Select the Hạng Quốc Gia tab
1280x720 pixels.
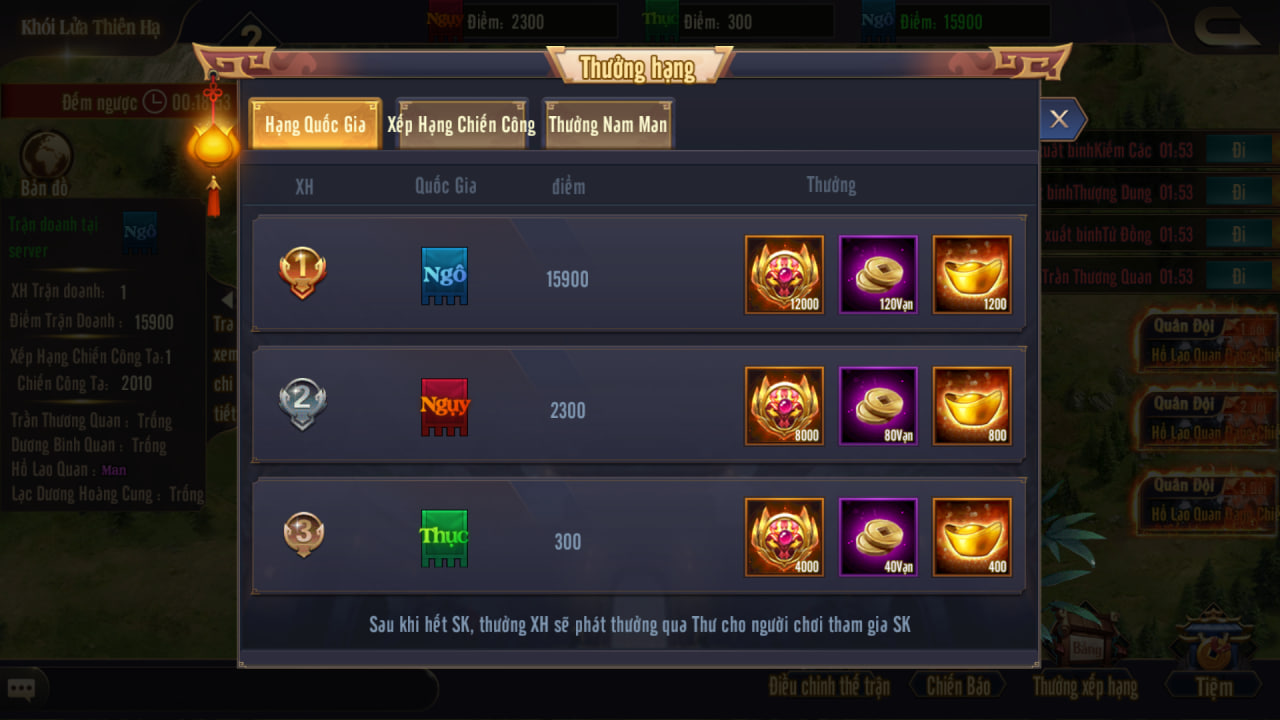315,125
